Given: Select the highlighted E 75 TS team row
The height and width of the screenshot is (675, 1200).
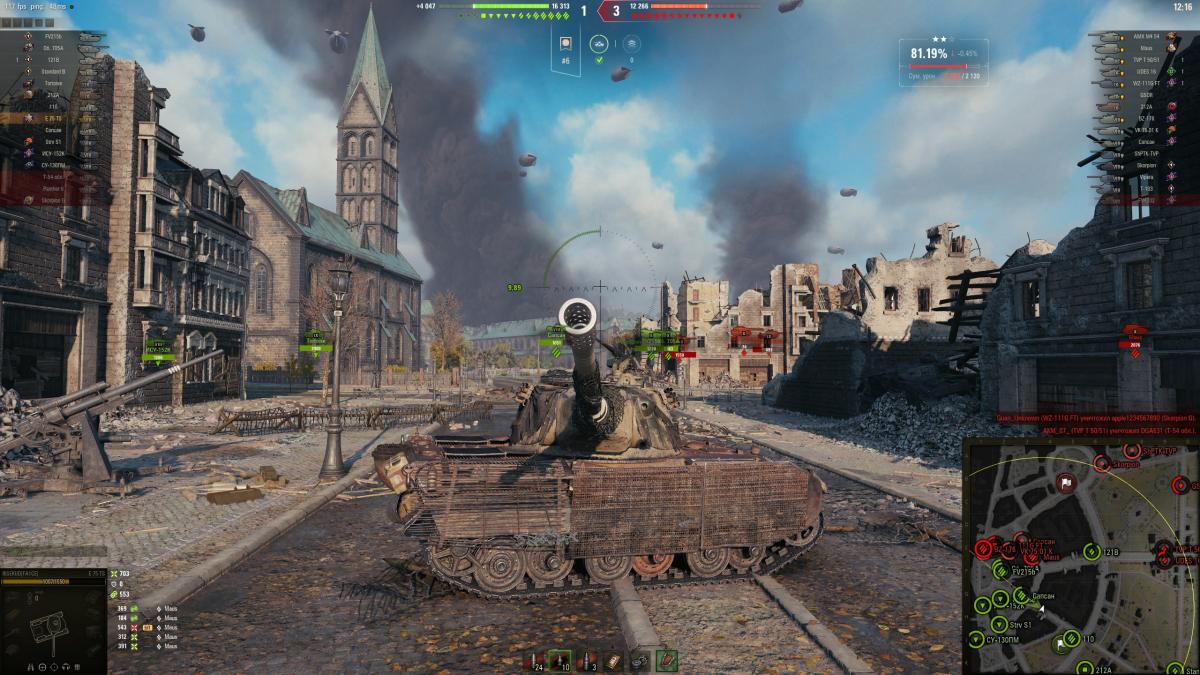Looking at the screenshot, I should (x=55, y=118).
